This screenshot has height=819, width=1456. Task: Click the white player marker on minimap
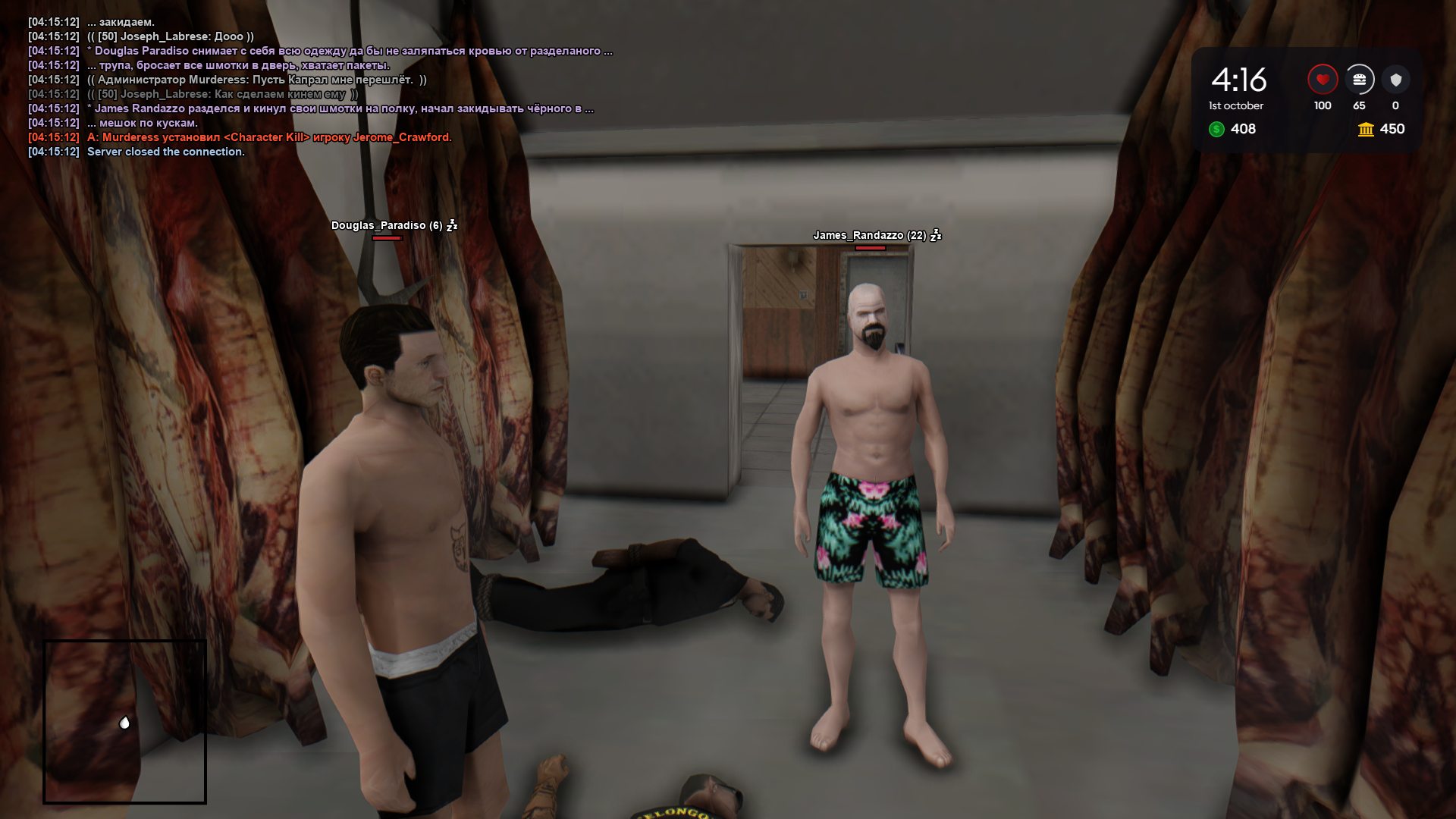(125, 723)
